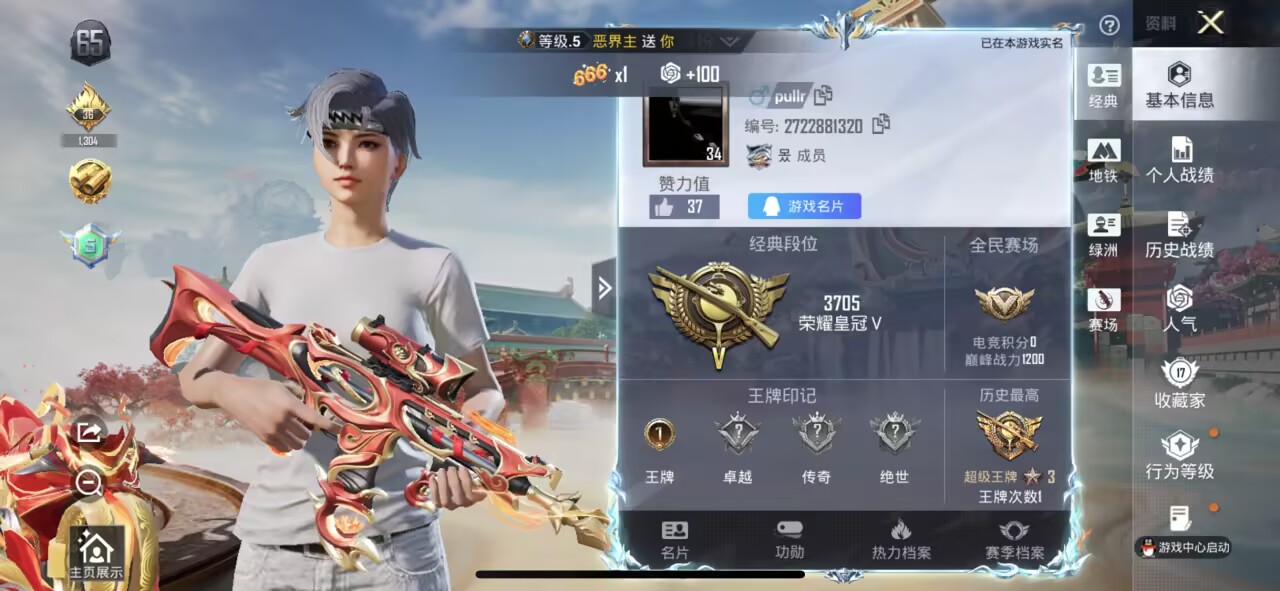Select the 人气 popularity tab
Viewport: 1280px width, 591px height.
[1180, 309]
